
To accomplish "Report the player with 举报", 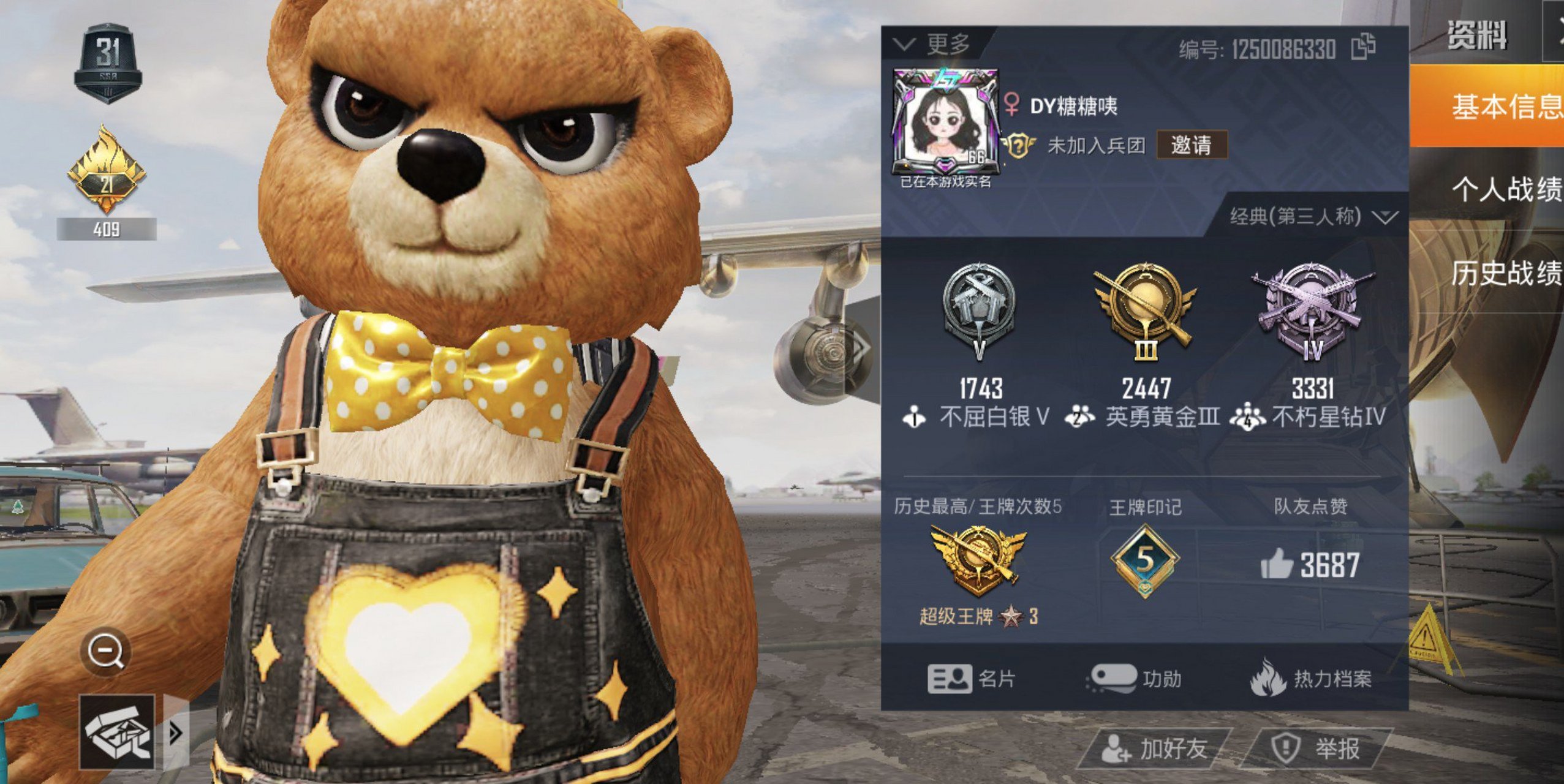I will [1317, 748].
